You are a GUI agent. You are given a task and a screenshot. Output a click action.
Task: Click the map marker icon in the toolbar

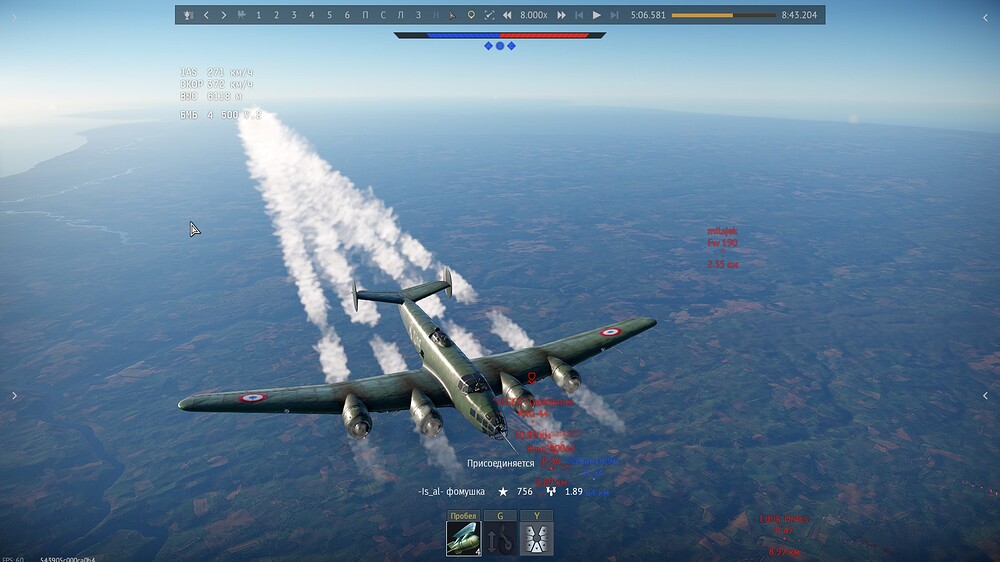[471, 15]
